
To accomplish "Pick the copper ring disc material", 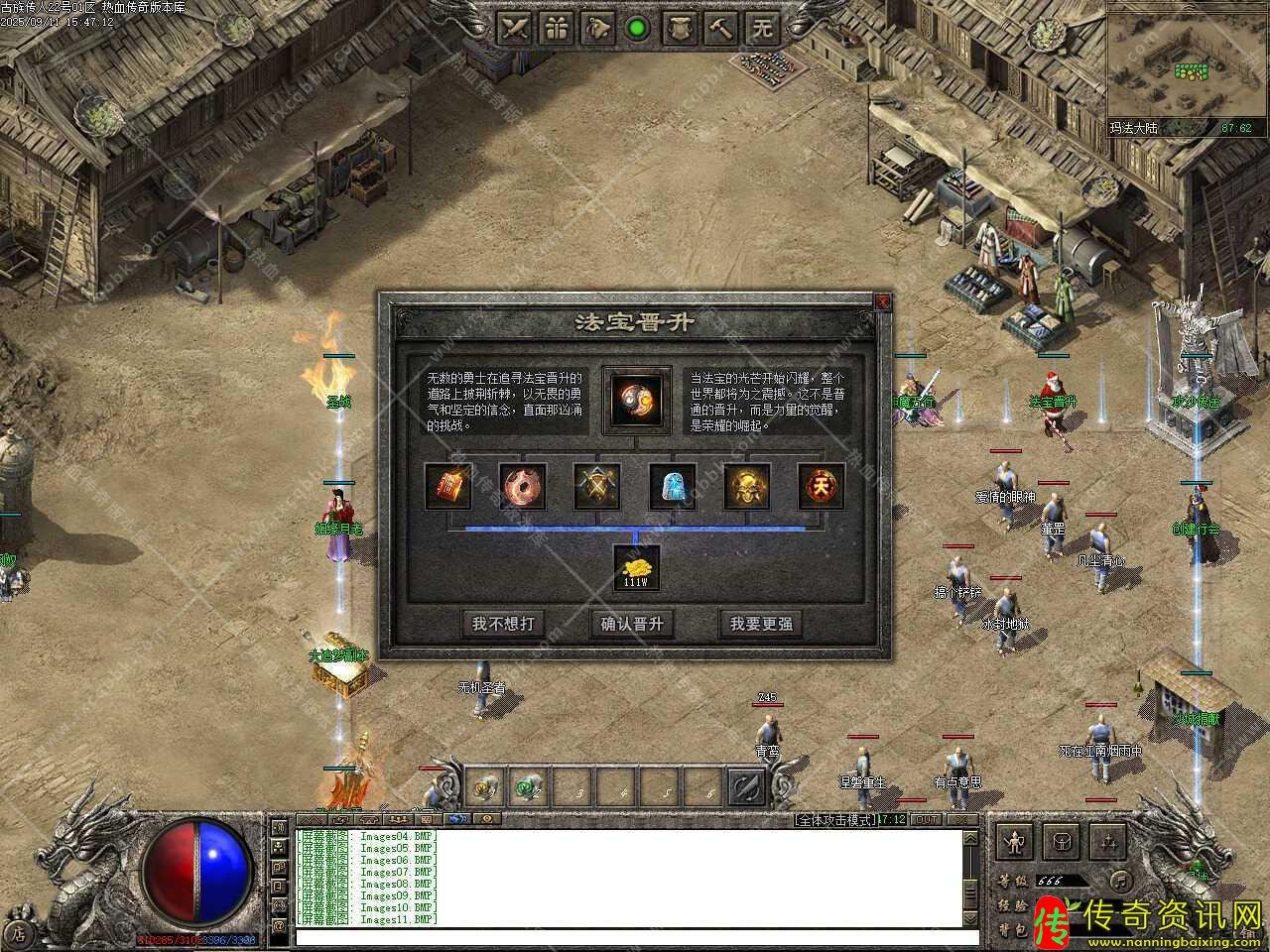I will (523, 486).
